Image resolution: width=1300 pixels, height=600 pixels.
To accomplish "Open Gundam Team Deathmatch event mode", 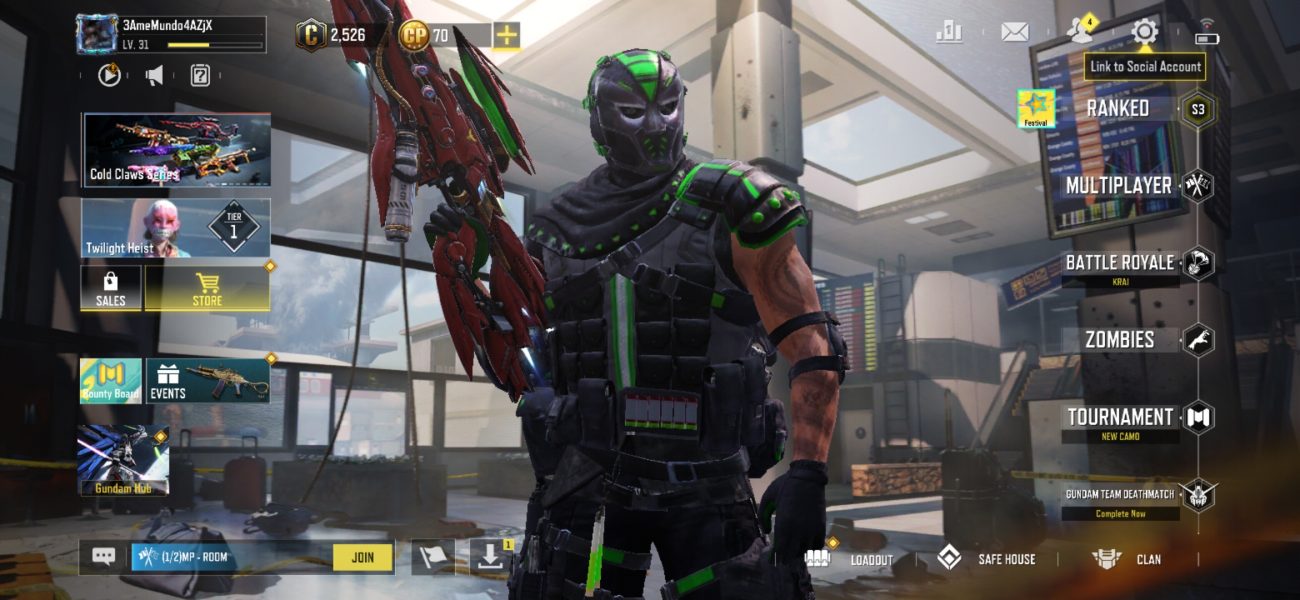I will 1119,494.
